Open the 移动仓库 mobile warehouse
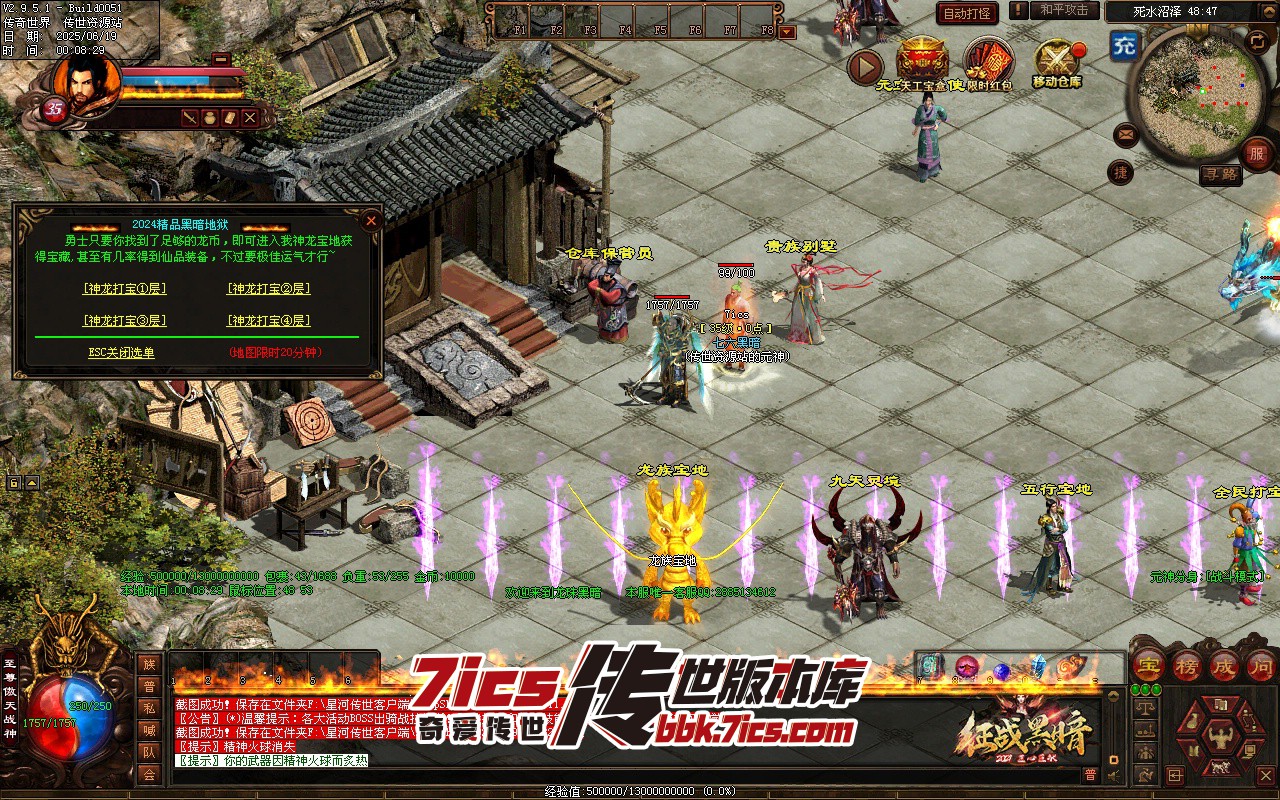Image resolution: width=1280 pixels, height=800 pixels. tap(1057, 61)
